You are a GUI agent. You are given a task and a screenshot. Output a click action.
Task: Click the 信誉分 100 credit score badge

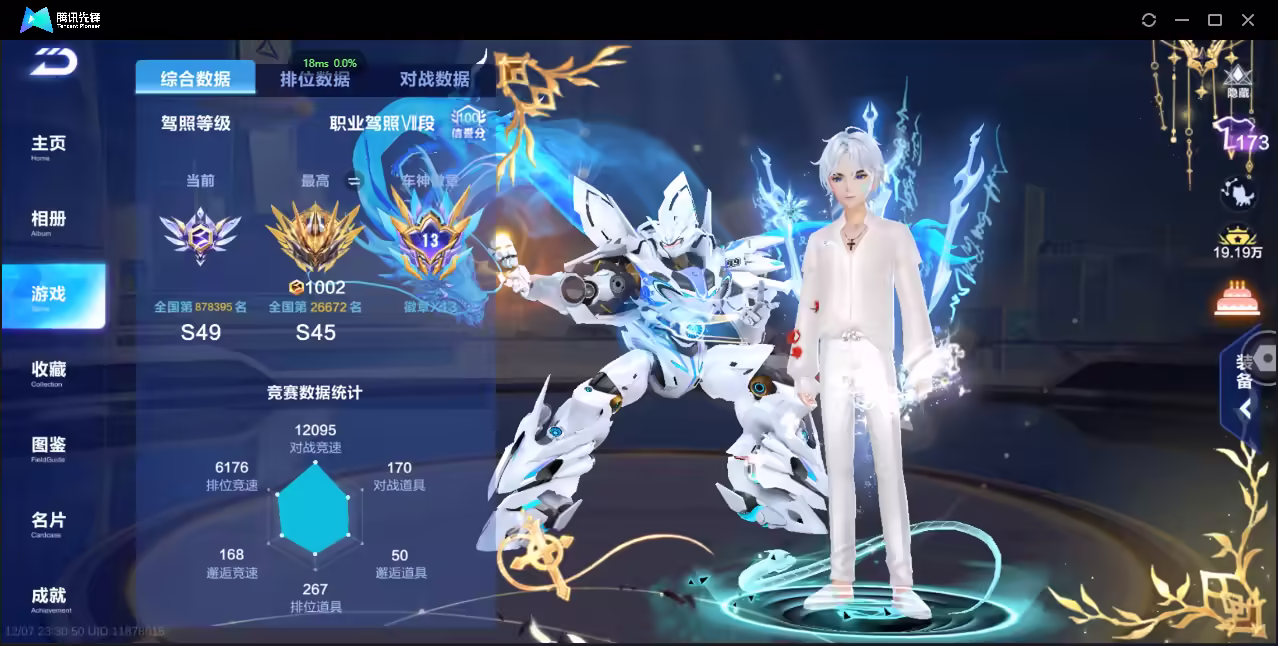click(x=467, y=124)
